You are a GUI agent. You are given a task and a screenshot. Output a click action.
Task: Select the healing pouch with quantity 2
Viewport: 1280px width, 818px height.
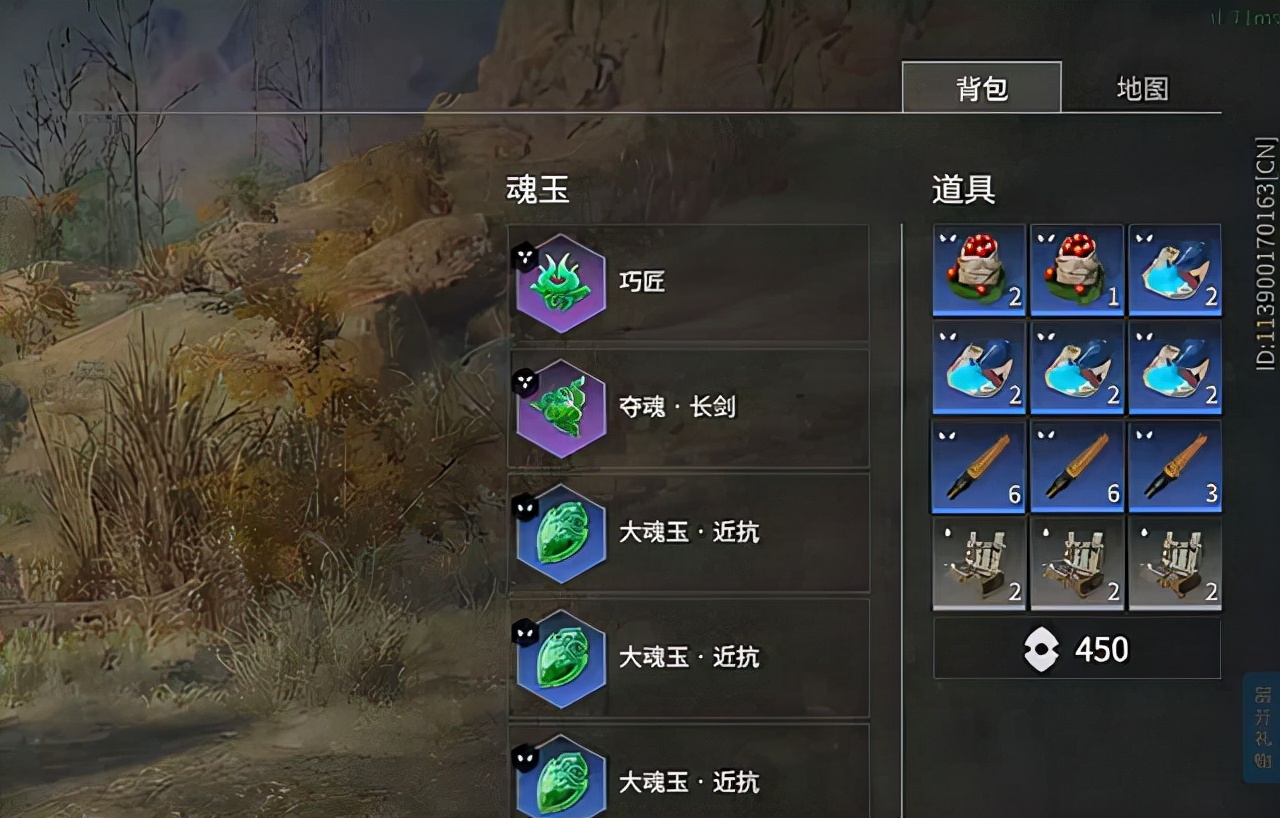coord(978,268)
